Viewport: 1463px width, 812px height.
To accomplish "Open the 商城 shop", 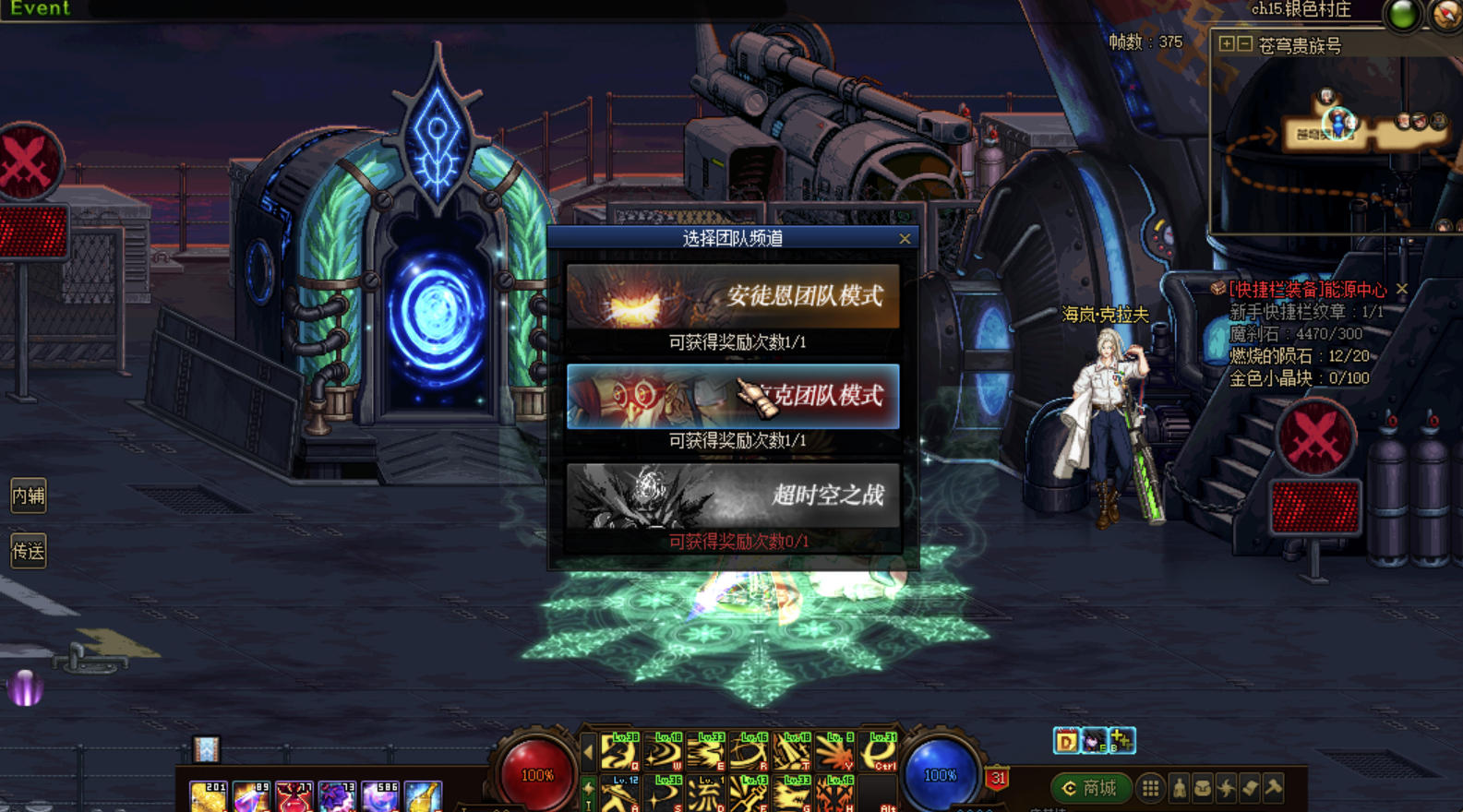I will 1091,788.
